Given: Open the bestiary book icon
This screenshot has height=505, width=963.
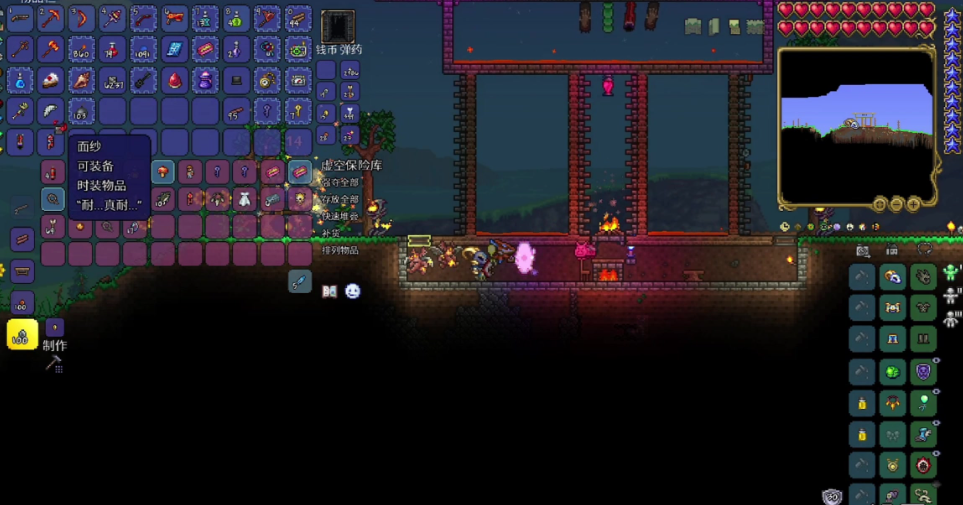Looking at the screenshot, I should [329, 291].
